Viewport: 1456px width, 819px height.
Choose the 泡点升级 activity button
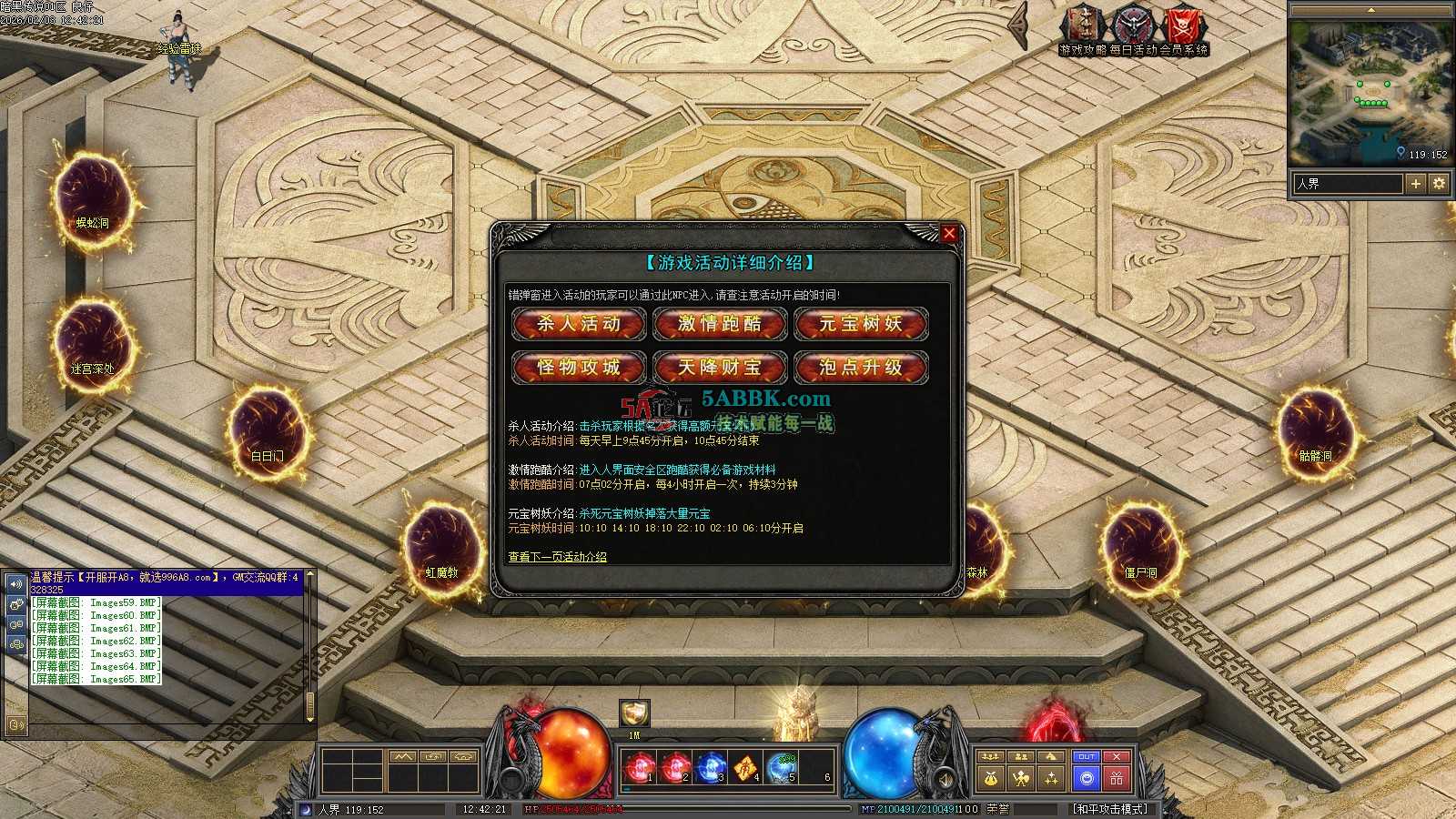point(861,368)
